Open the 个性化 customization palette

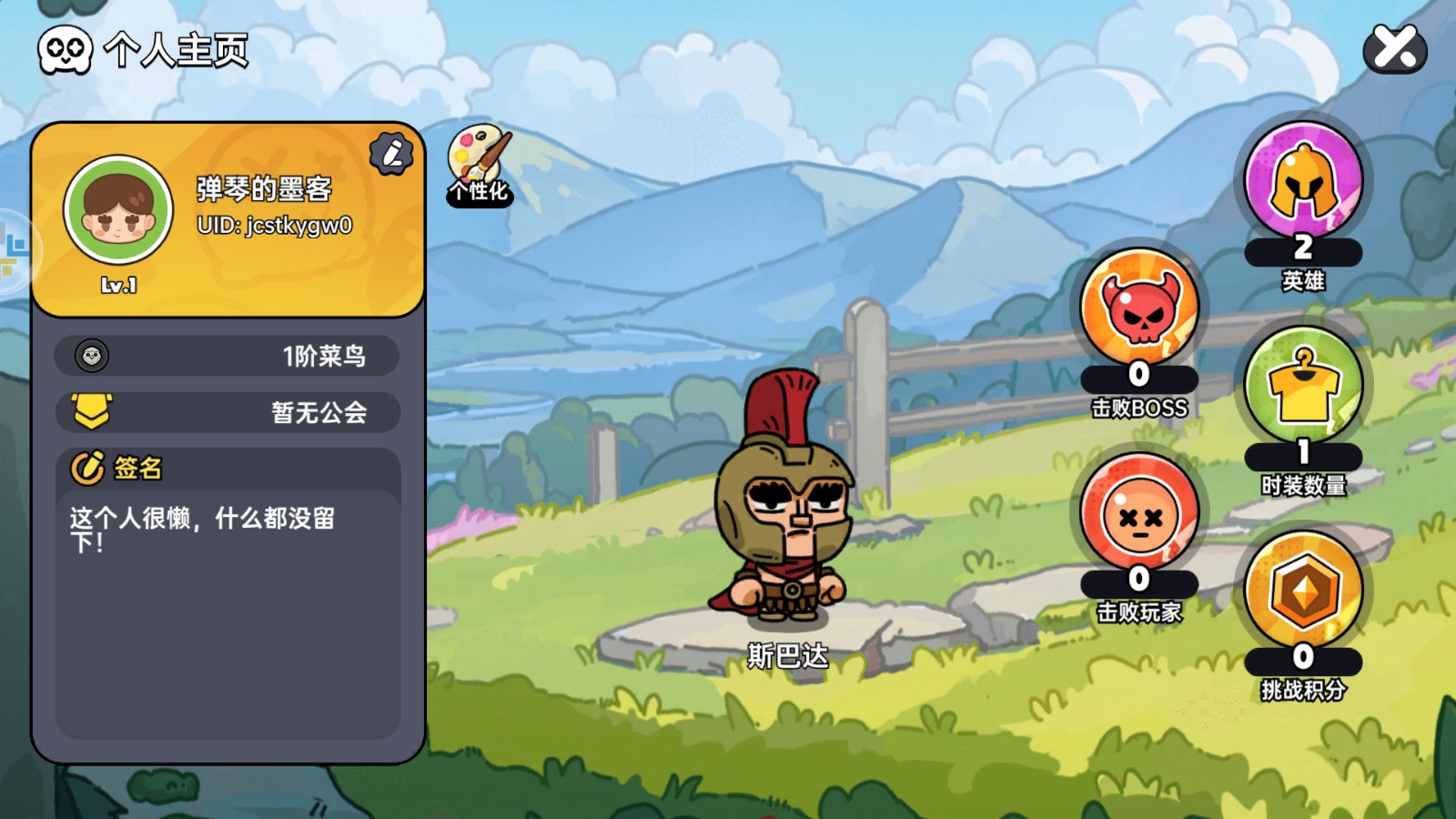(480, 165)
